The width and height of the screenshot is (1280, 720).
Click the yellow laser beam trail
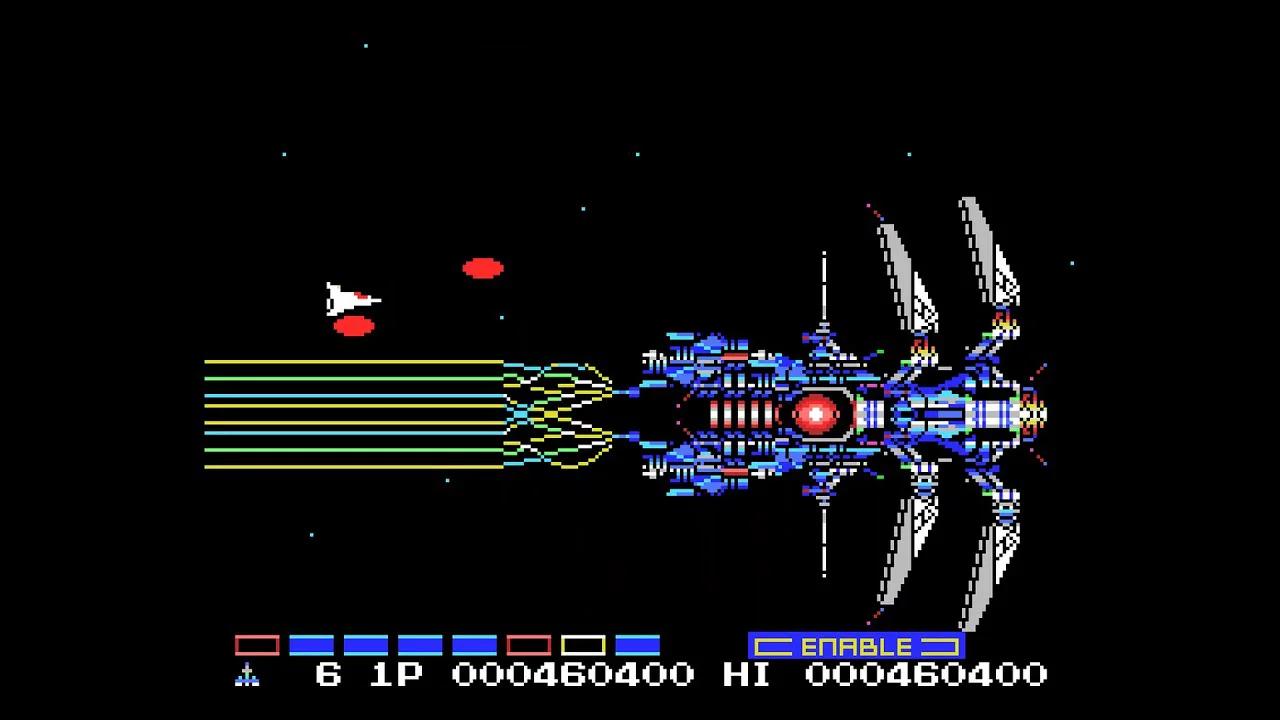pos(350,360)
